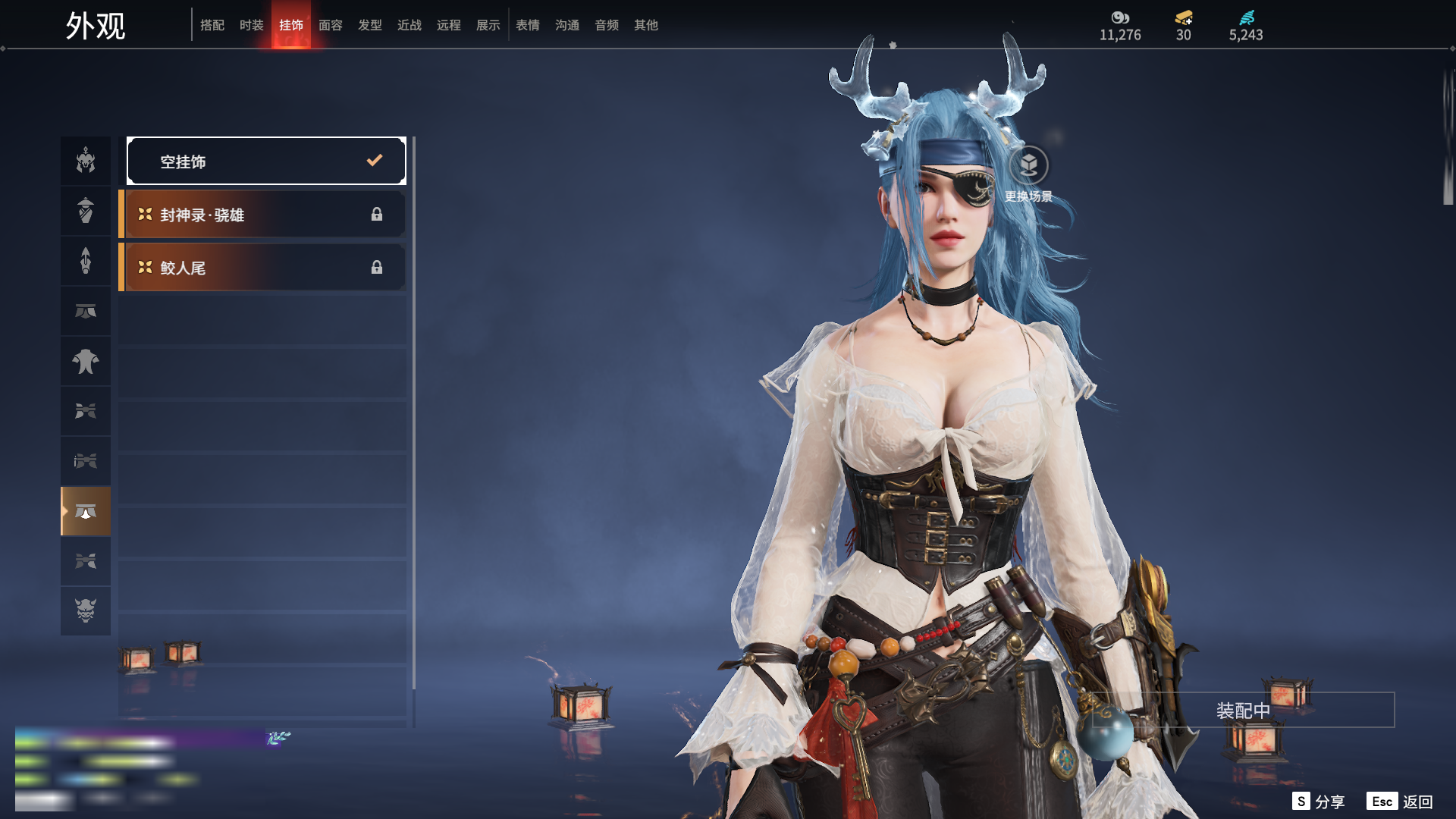Open the 时装 tab
Screen dimensions: 1456x819
coord(252,25)
